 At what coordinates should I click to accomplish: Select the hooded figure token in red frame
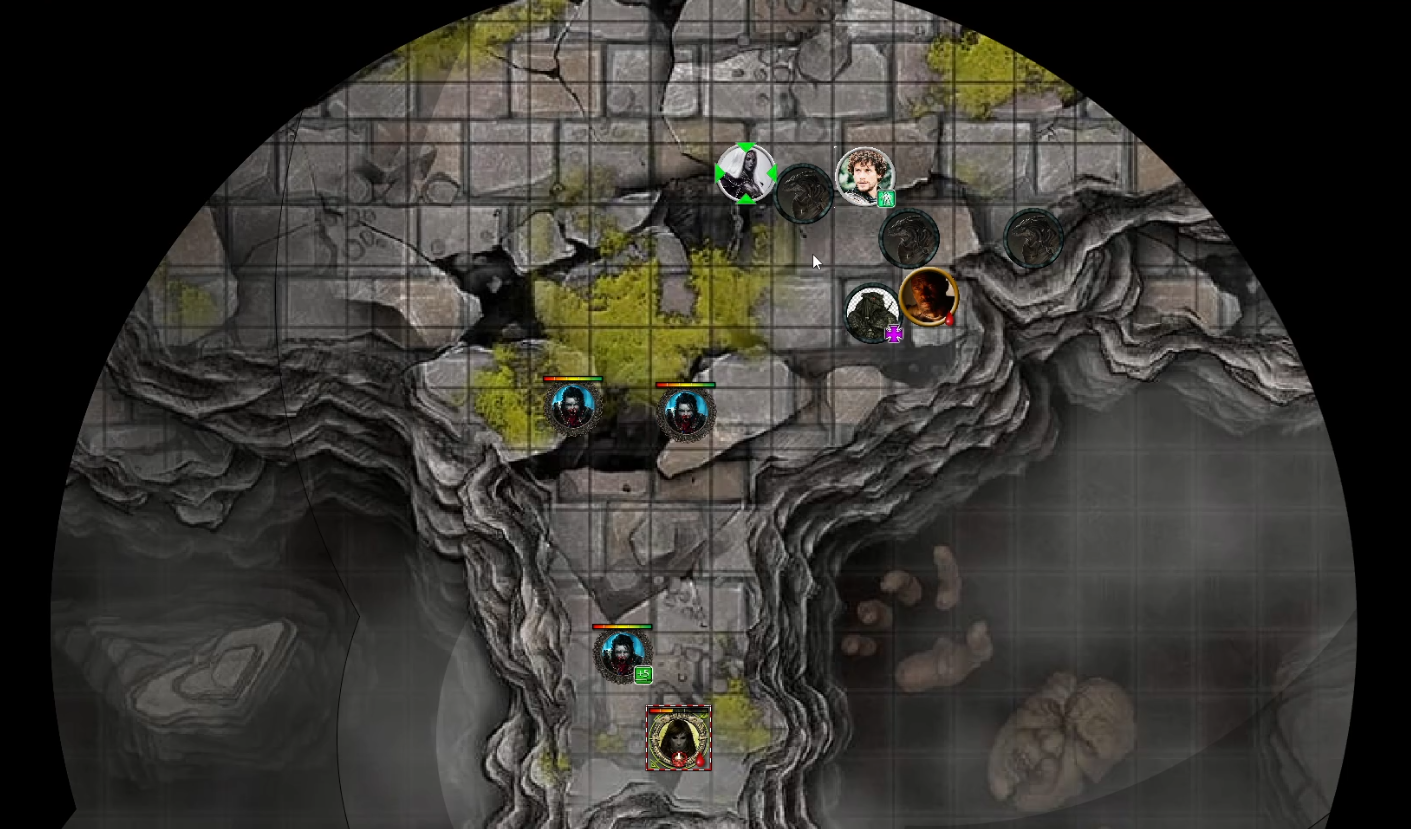pyautogui.click(x=678, y=739)
